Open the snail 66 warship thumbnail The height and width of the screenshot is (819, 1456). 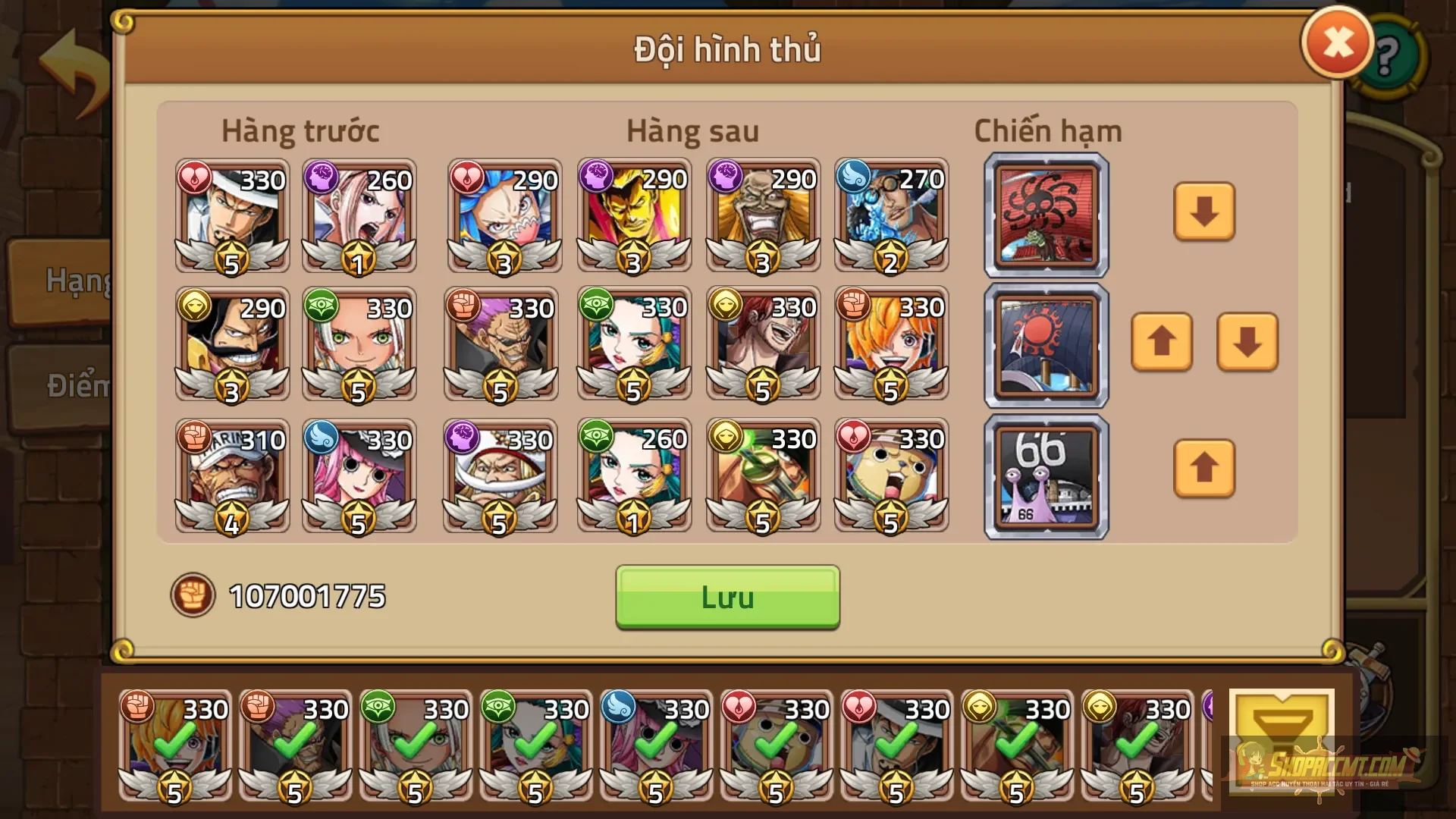pos(1046,475)
